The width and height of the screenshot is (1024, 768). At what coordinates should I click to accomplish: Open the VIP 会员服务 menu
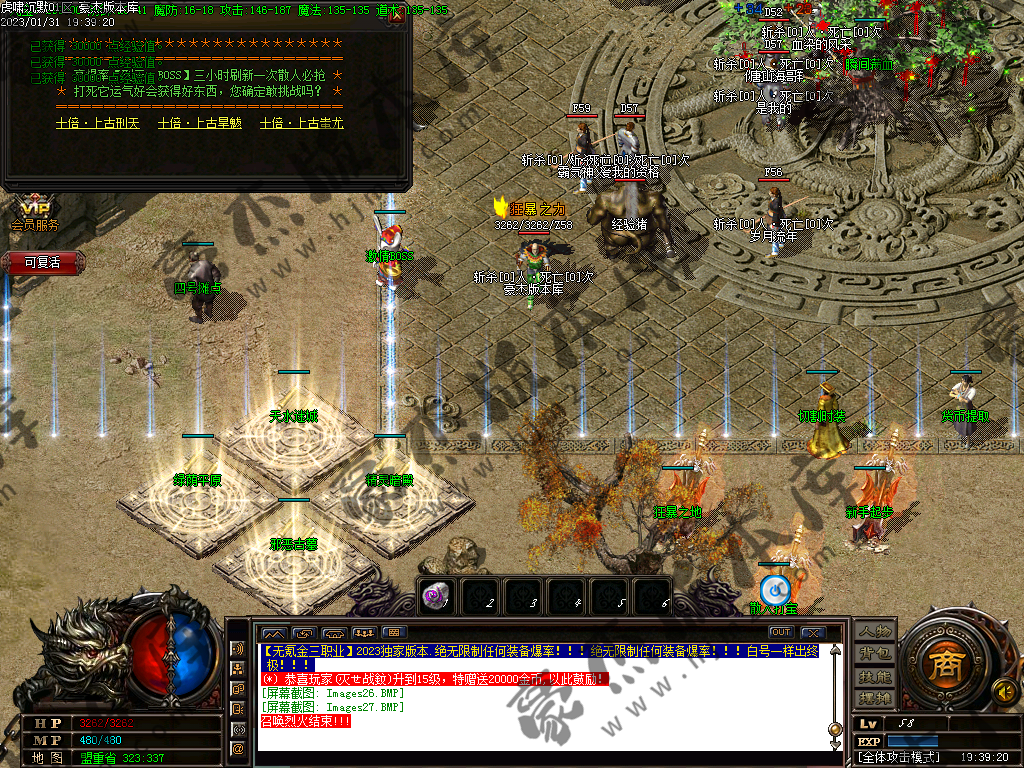(35, 215)
